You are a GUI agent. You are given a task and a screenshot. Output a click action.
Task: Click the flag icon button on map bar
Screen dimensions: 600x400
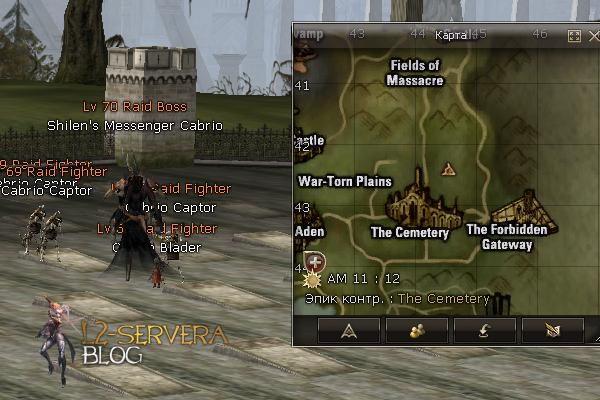(552, 331)
